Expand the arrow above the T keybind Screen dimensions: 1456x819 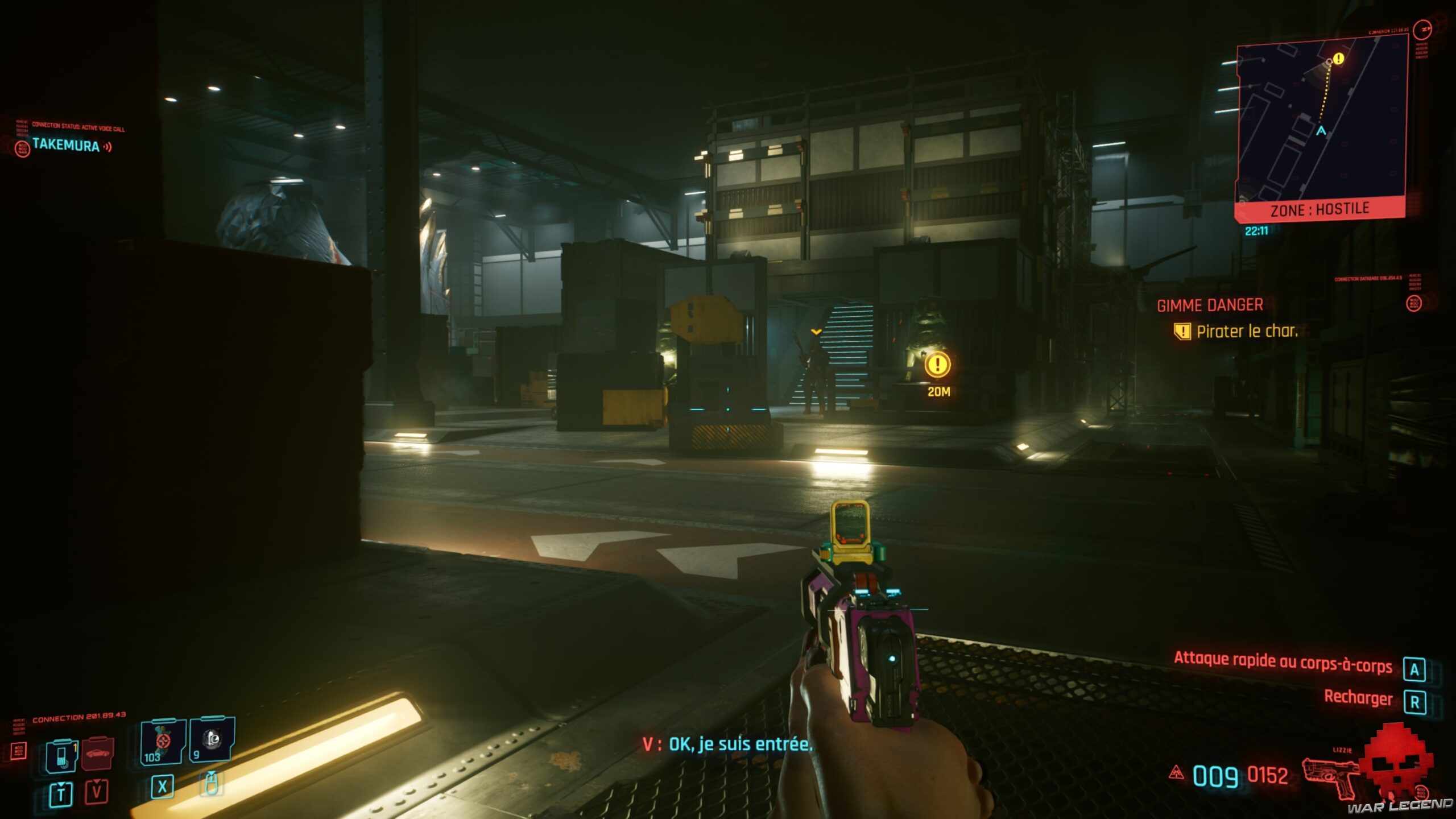point(62,784)
